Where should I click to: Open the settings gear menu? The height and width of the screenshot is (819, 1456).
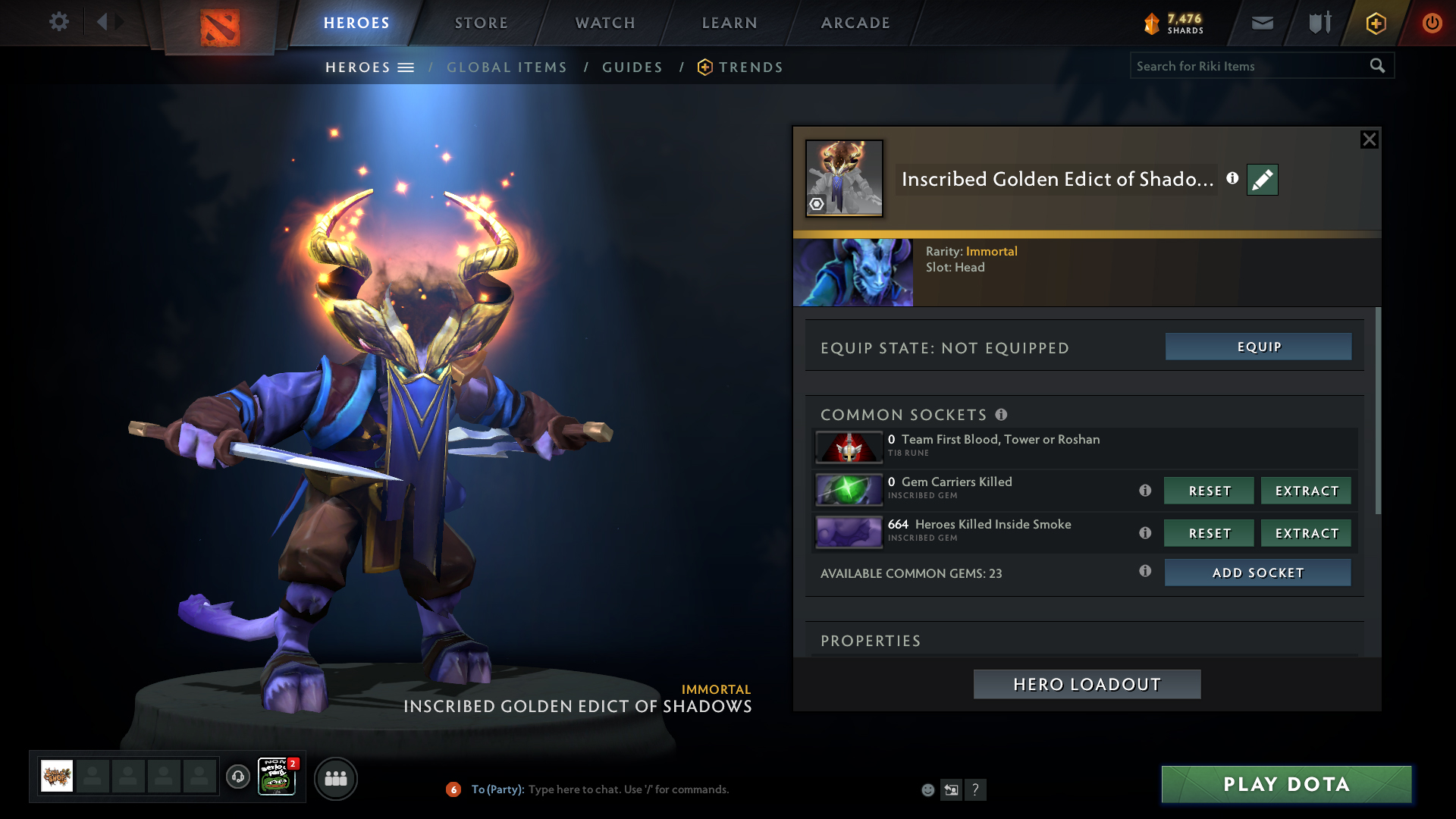[x=58, y=22]
